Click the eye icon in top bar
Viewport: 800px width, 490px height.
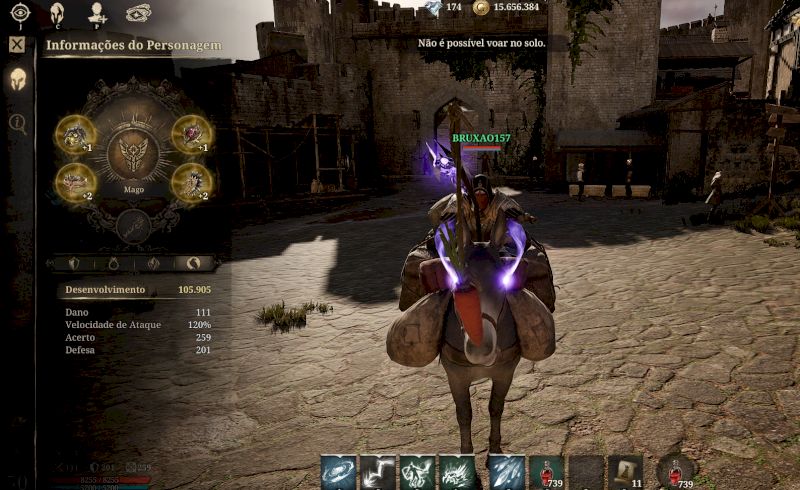20,13
